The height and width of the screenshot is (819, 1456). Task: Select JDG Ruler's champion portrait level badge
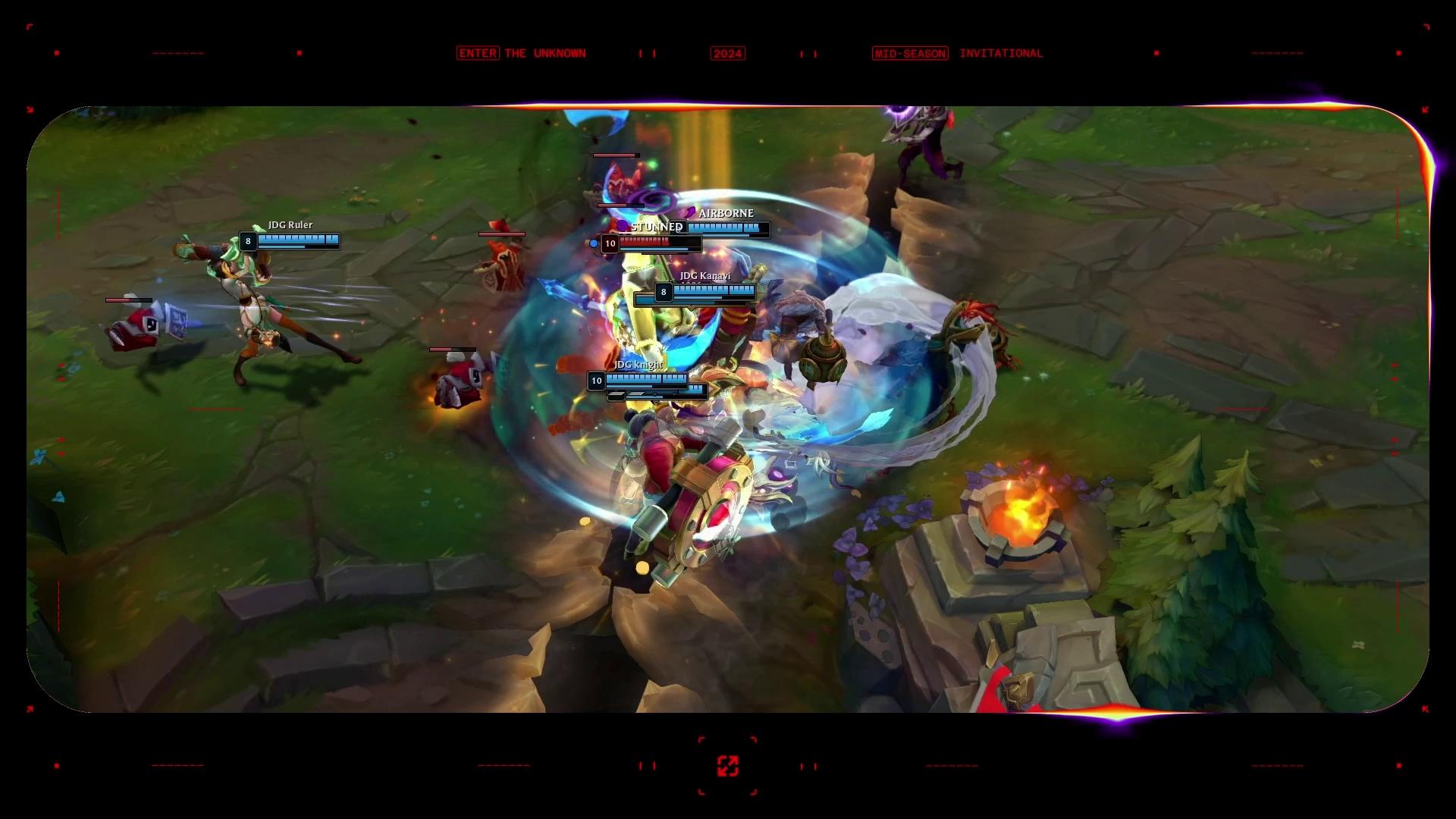(x=246, y=241)
